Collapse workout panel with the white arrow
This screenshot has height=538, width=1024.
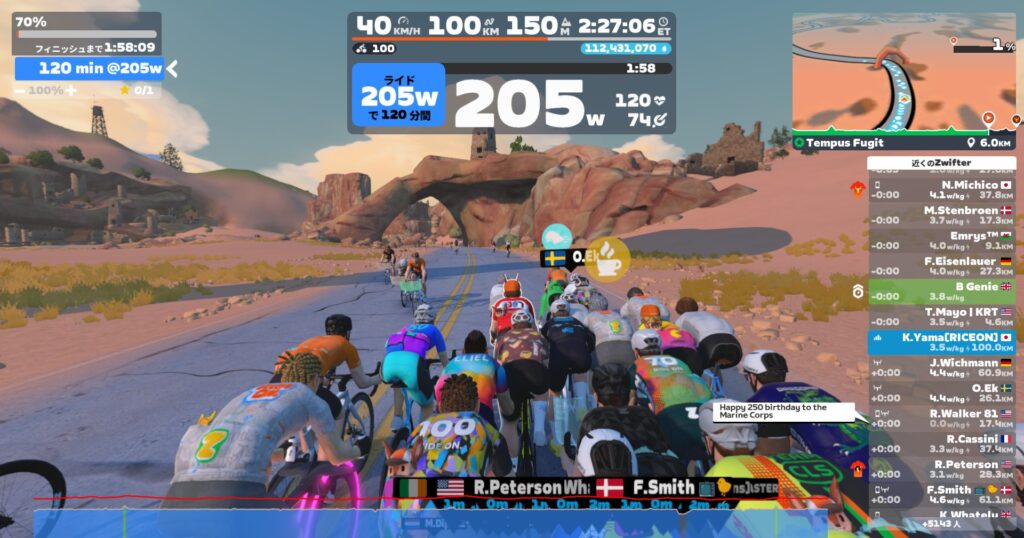(x=172, y=68)
